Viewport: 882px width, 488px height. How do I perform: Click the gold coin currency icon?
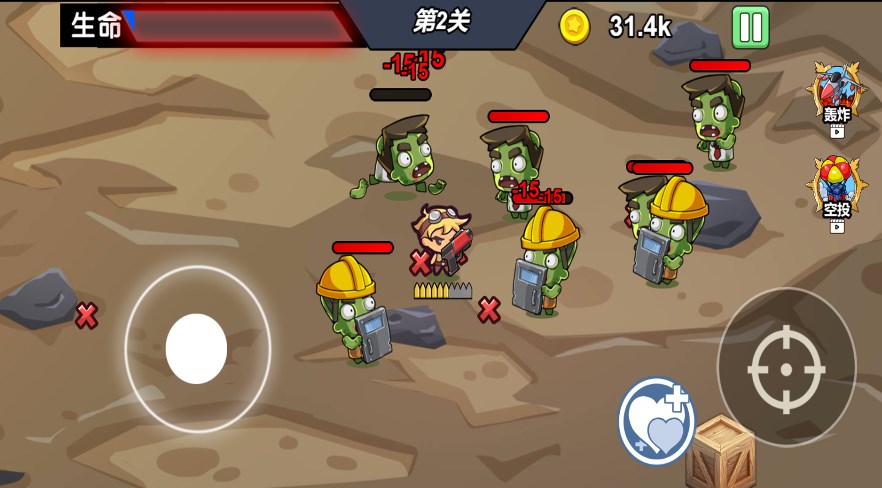pyautogui.click(x=575, y=26)
